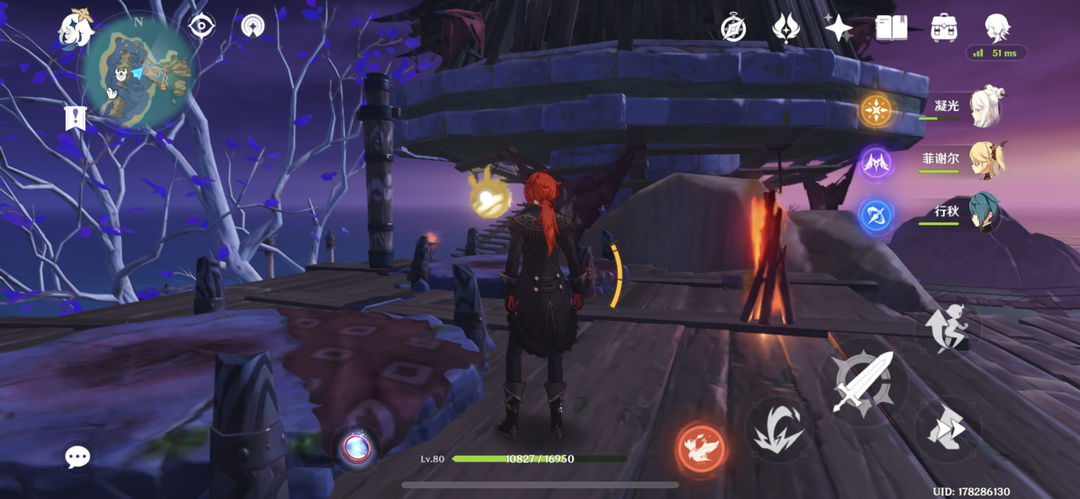Open the four-point star wish icon
Viewport: 1080px width, 499px height.
click(838, 28)
